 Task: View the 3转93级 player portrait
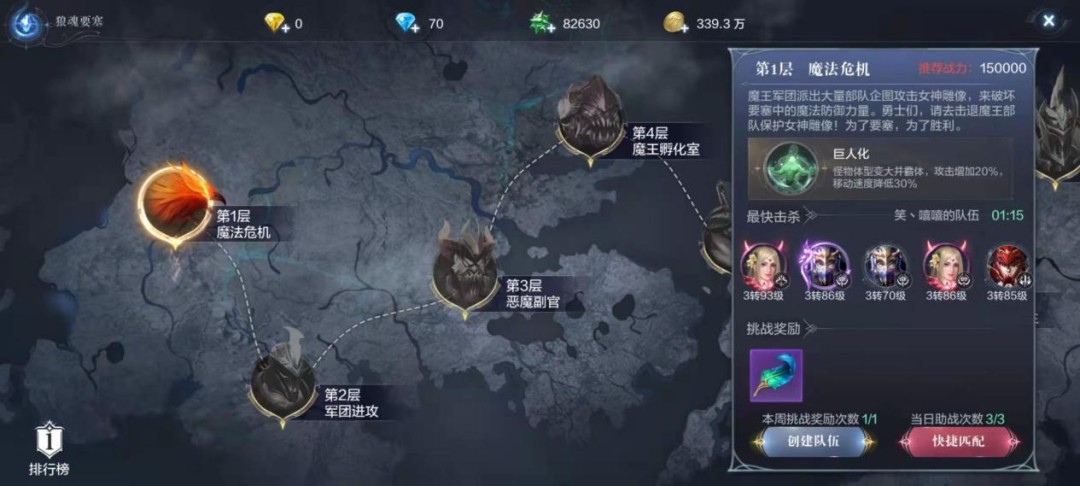(x=764, y=265)
